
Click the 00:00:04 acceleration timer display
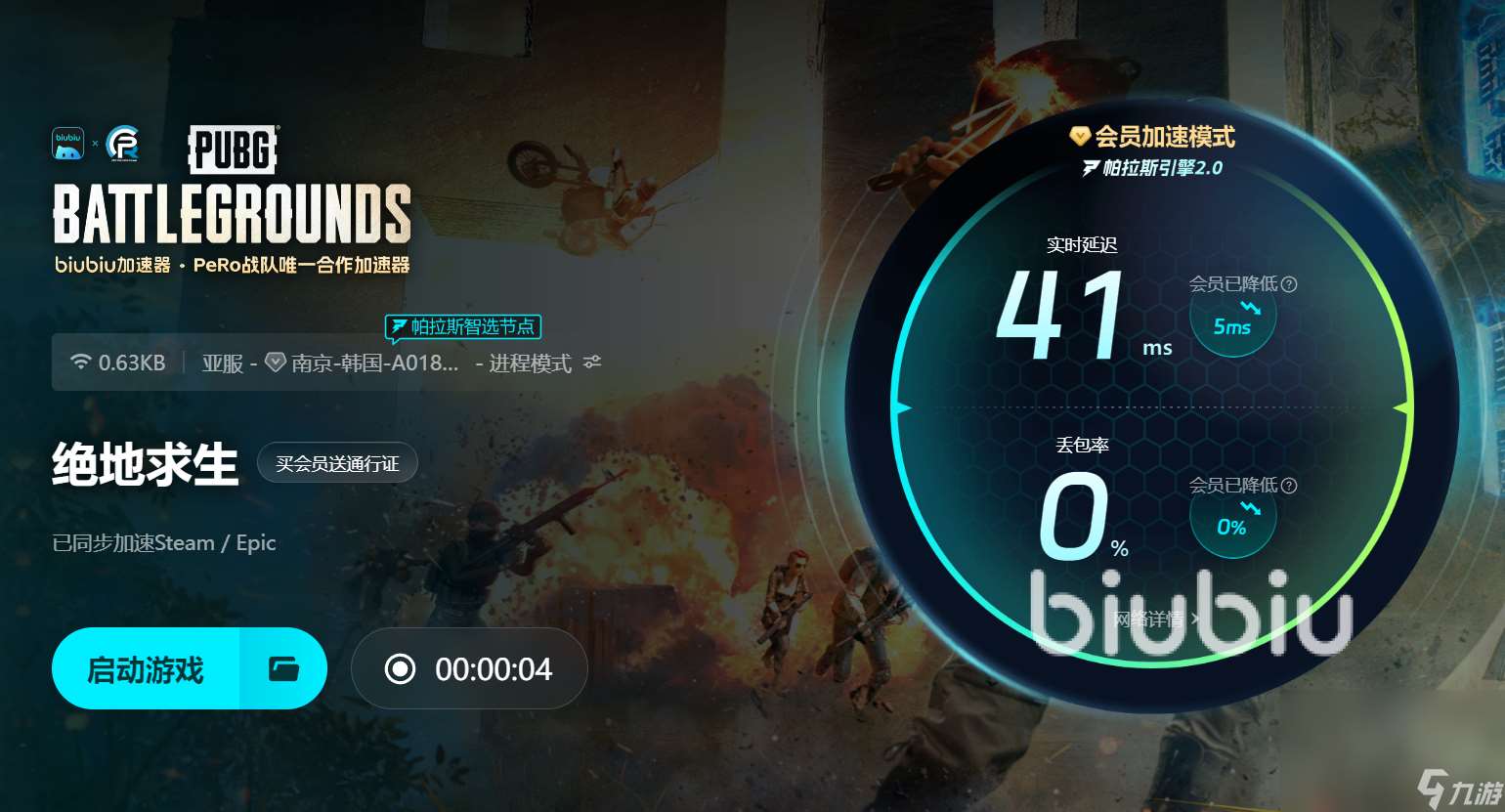pos(494,668)
